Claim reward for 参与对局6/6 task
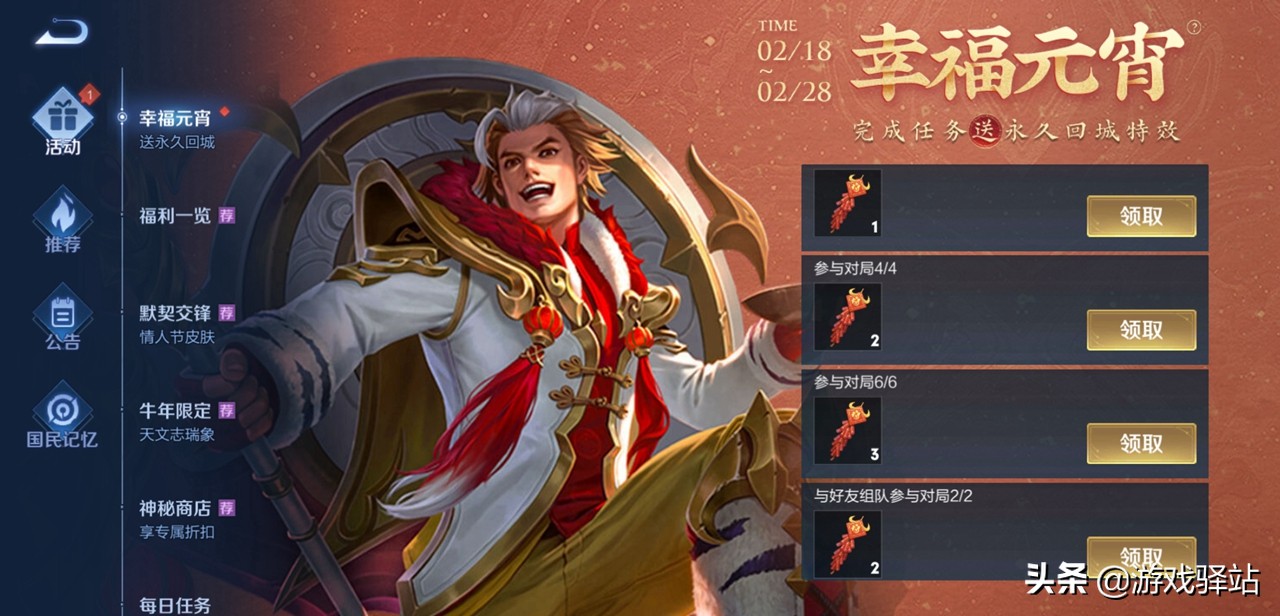The width and height of the screenshot is (1280, 616). tap(1141, 443)
